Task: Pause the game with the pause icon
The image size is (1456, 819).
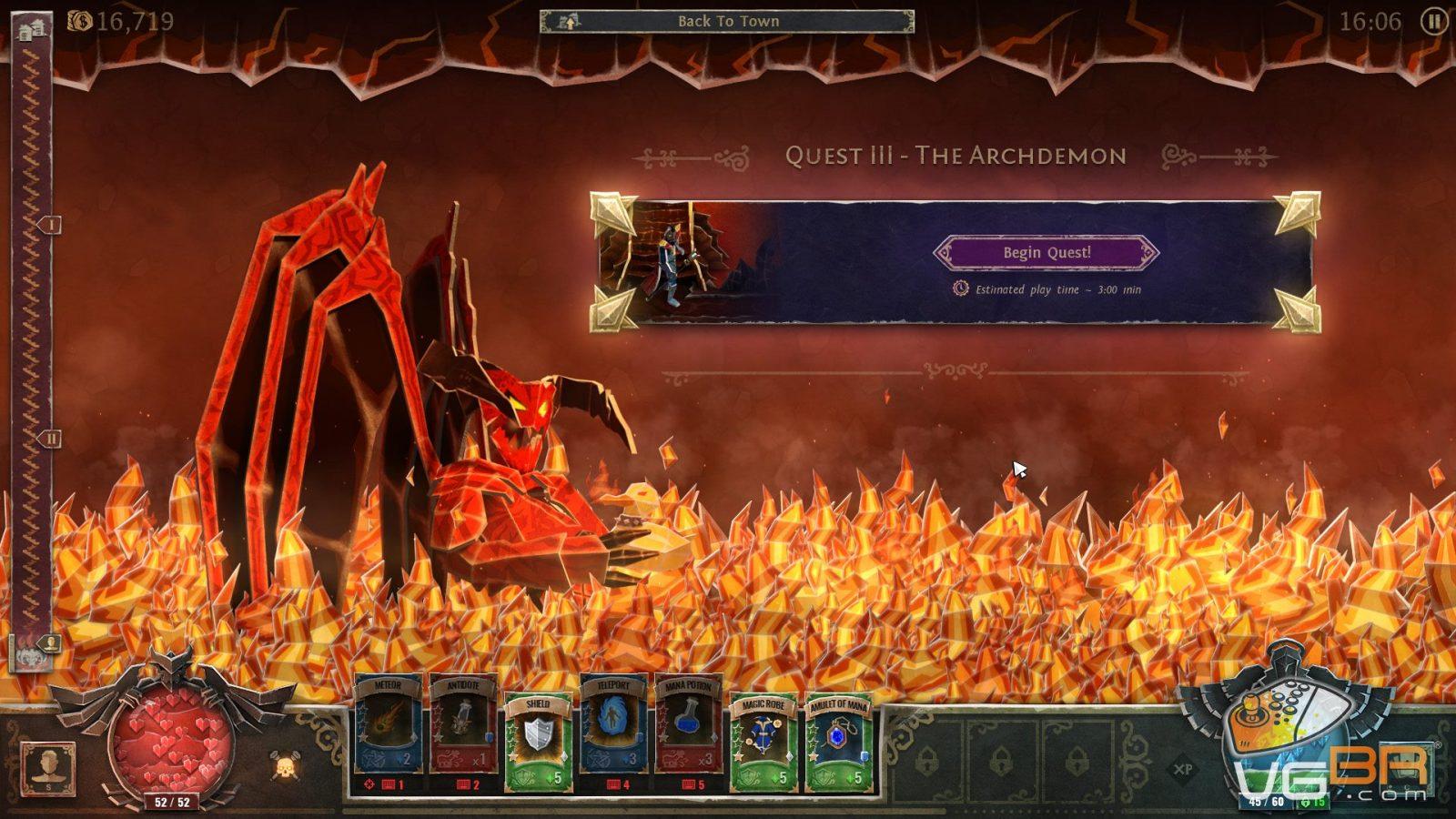Action: pyautogui.click(x=1433, y=21)
